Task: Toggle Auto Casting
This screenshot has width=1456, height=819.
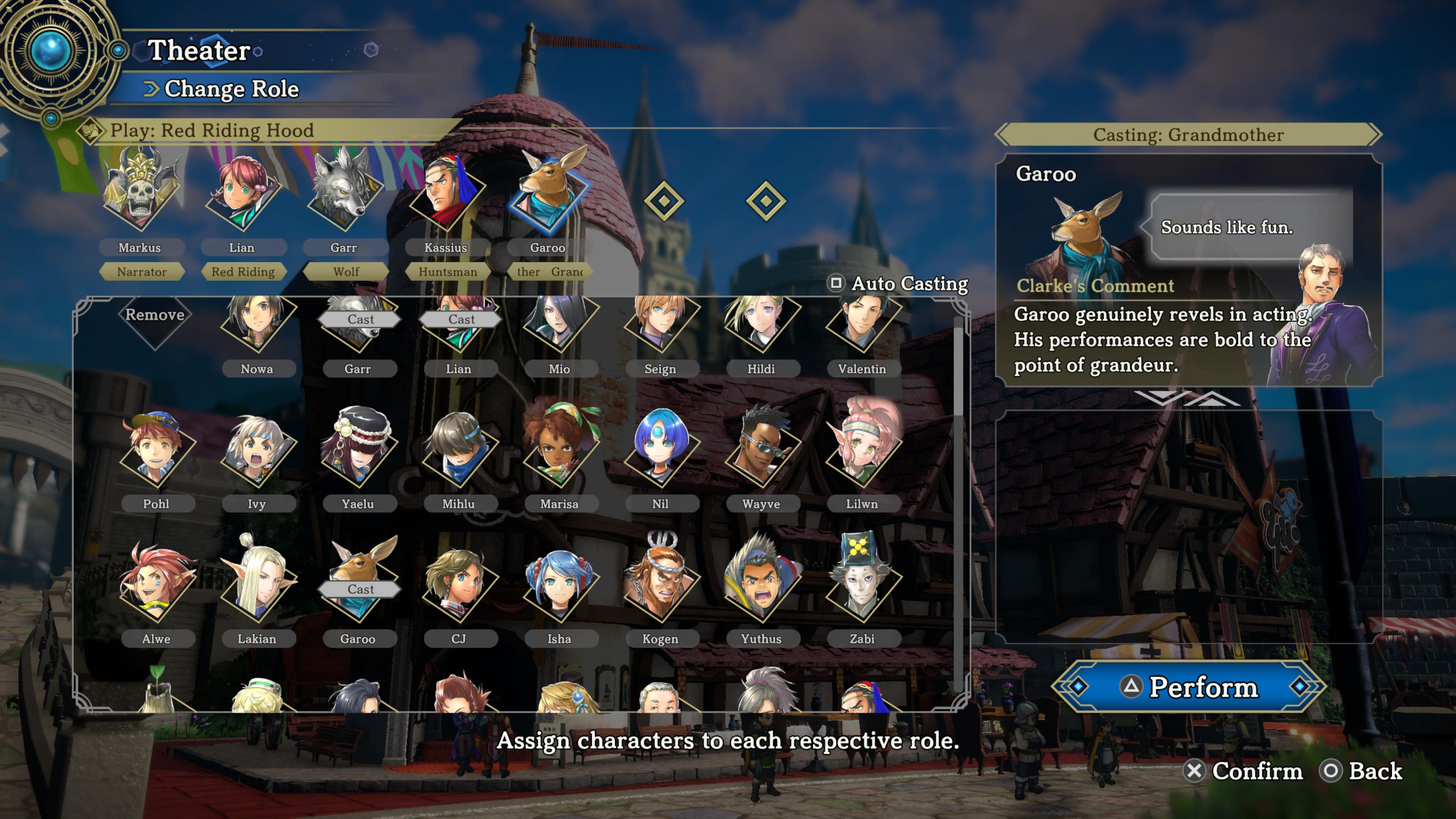Action: click(898, 283)
